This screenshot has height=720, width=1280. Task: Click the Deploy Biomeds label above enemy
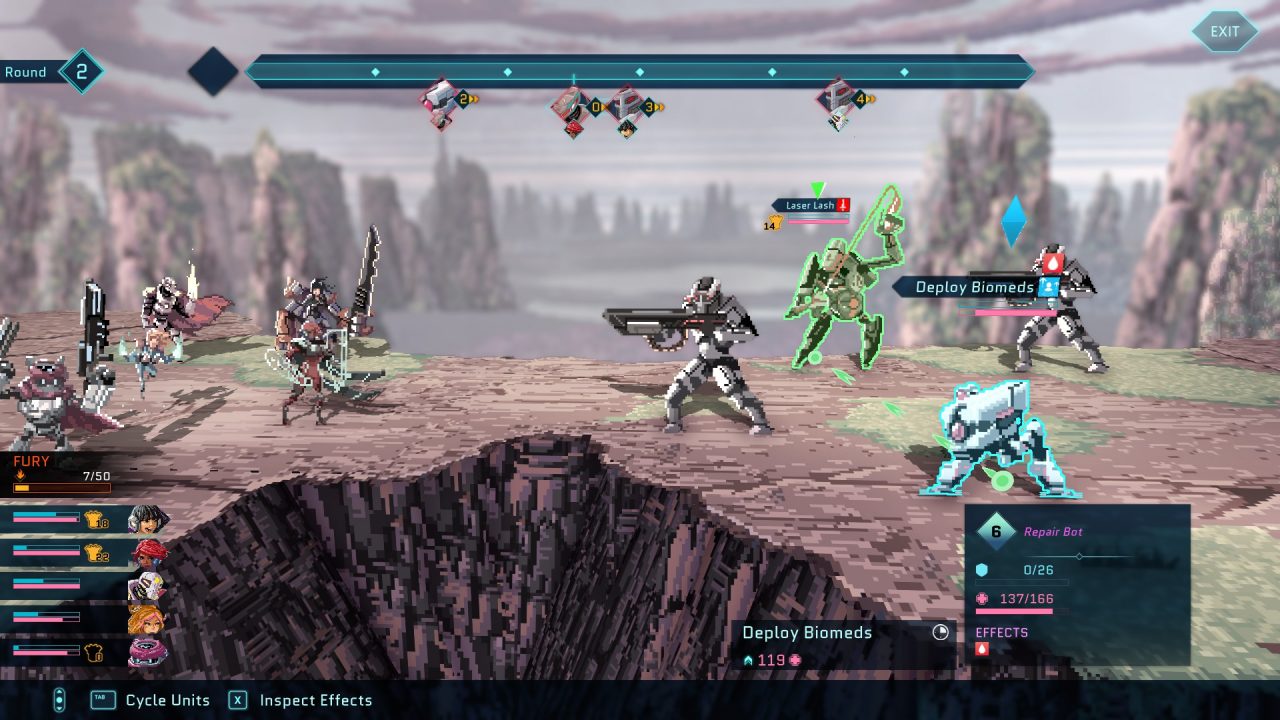click(975, 287)
